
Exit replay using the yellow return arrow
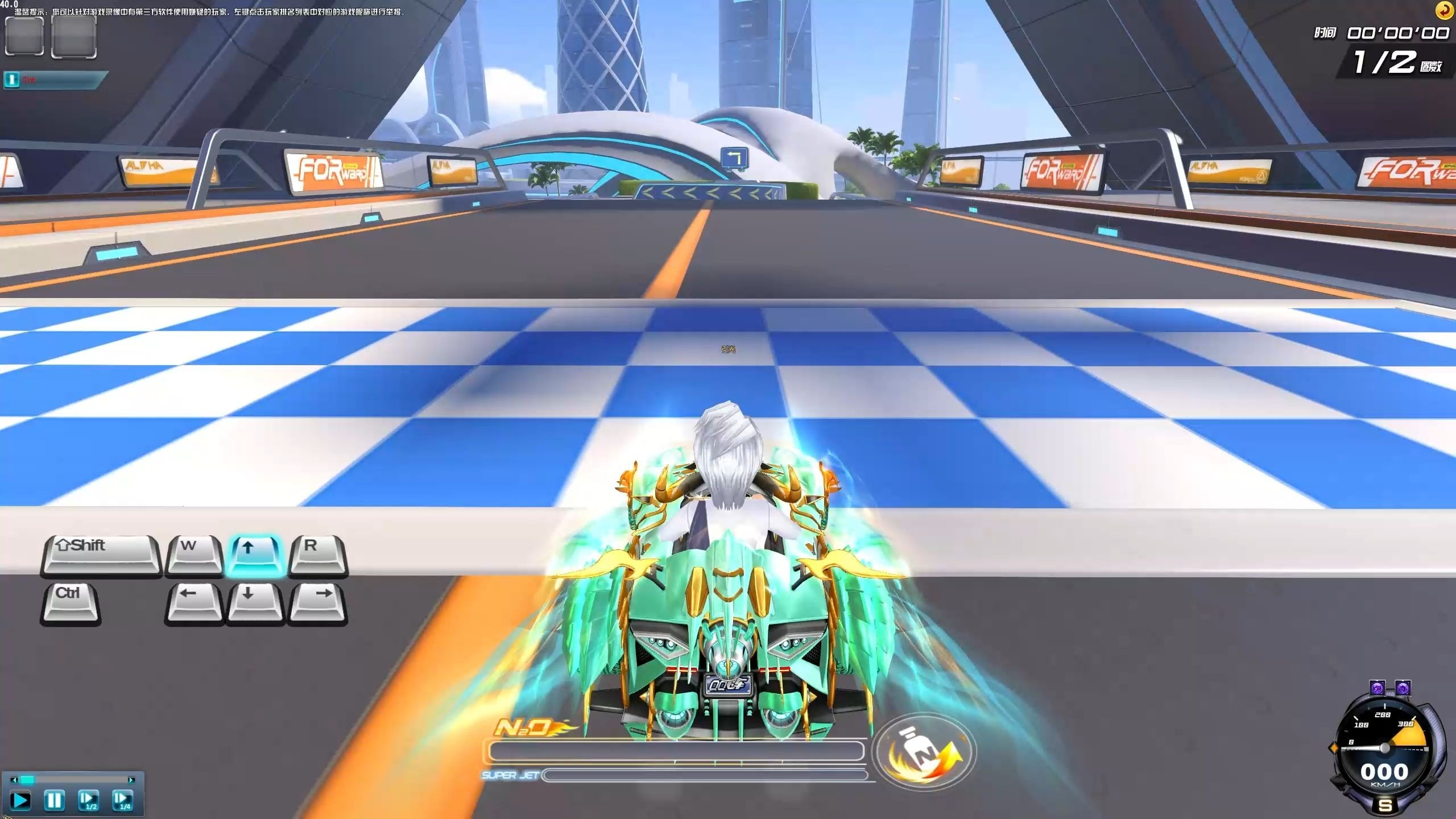[1445, 10]
